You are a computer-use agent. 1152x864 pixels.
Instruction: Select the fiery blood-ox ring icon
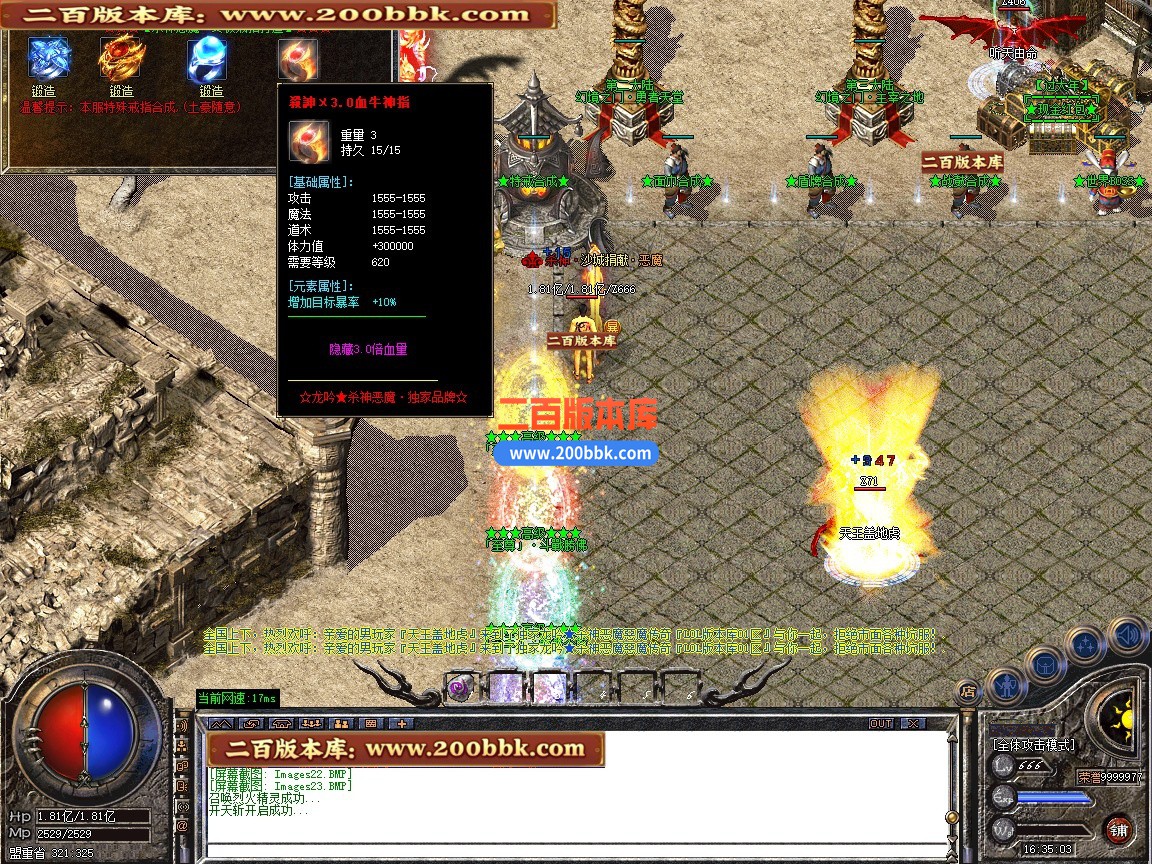click(x=297, y=59)
